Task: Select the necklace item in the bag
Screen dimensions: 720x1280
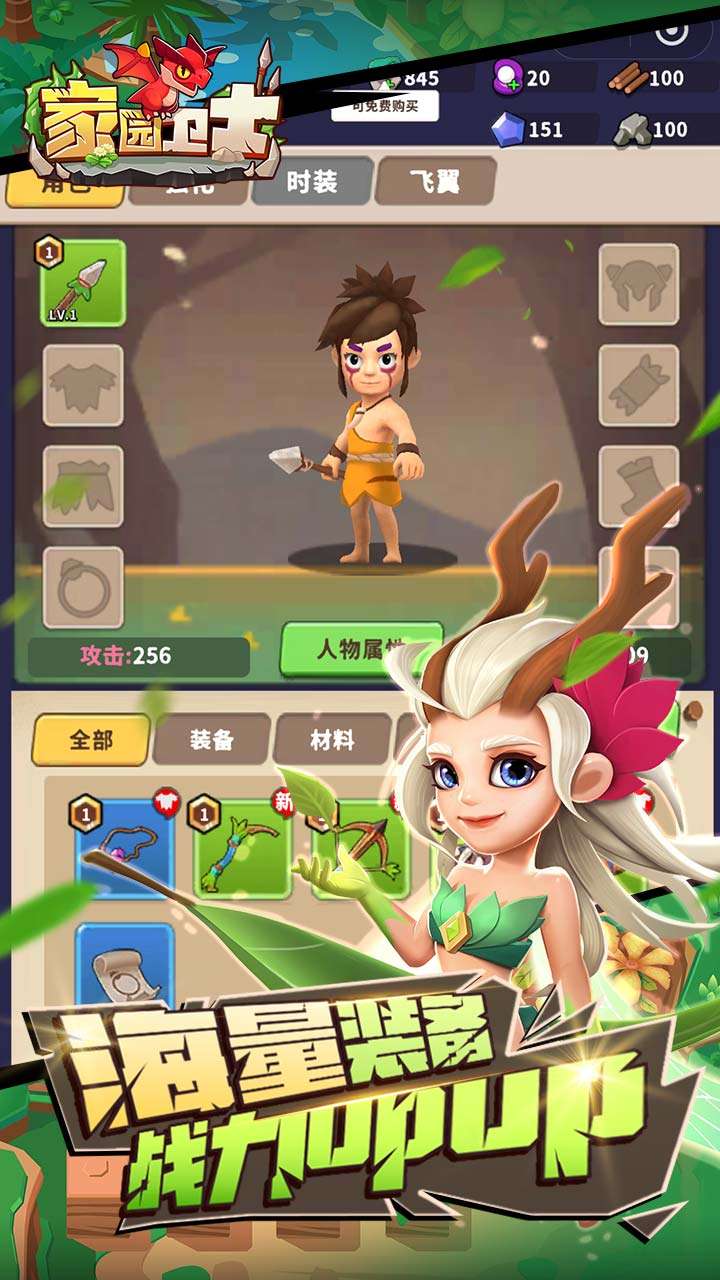Action: [x=124, y=849]
